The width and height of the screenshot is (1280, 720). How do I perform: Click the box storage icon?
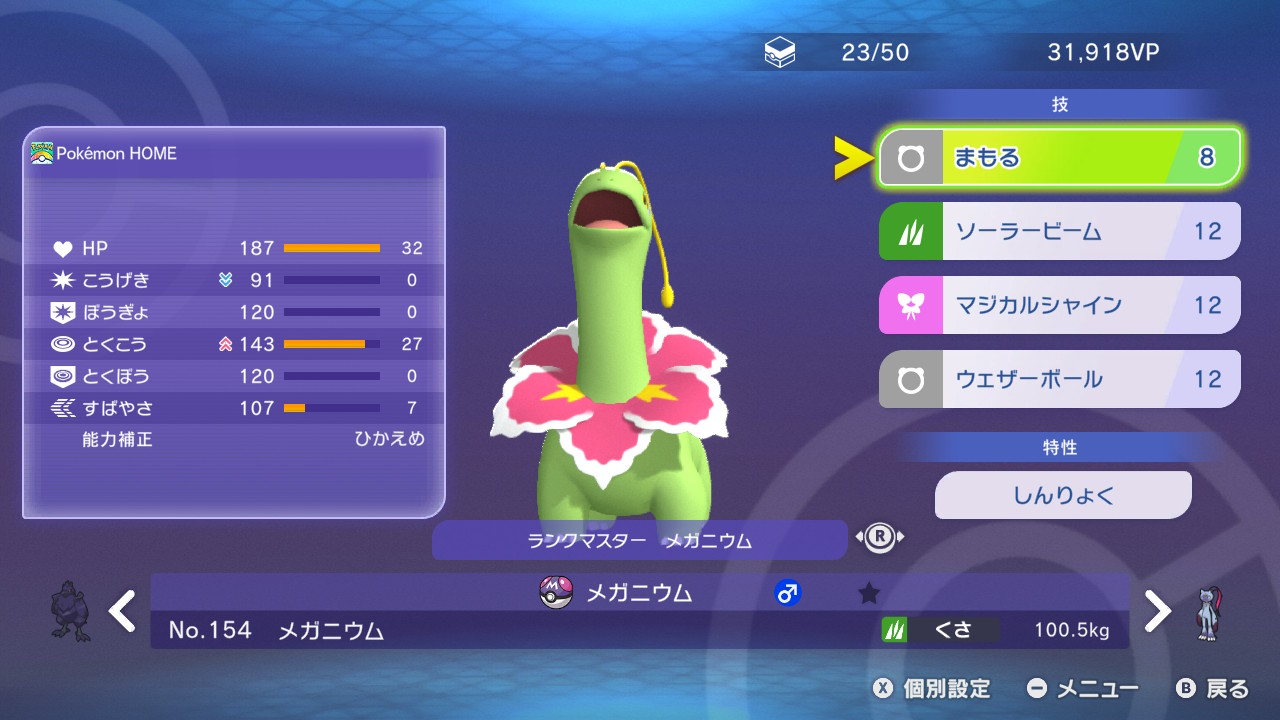coord(780,53)
